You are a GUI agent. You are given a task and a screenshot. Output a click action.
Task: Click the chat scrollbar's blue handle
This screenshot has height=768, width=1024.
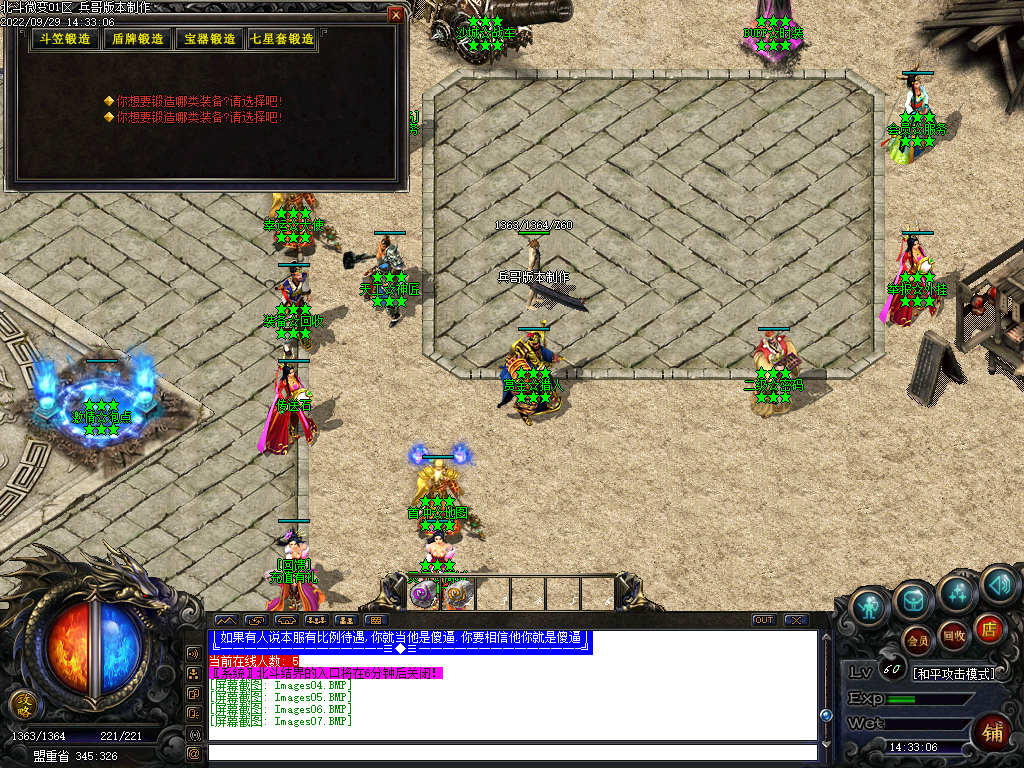(x=826, y=715)
